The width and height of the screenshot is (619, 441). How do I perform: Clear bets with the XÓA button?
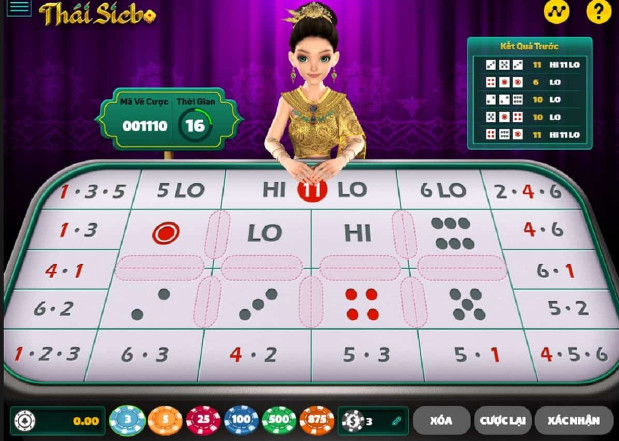click(441, 421)
